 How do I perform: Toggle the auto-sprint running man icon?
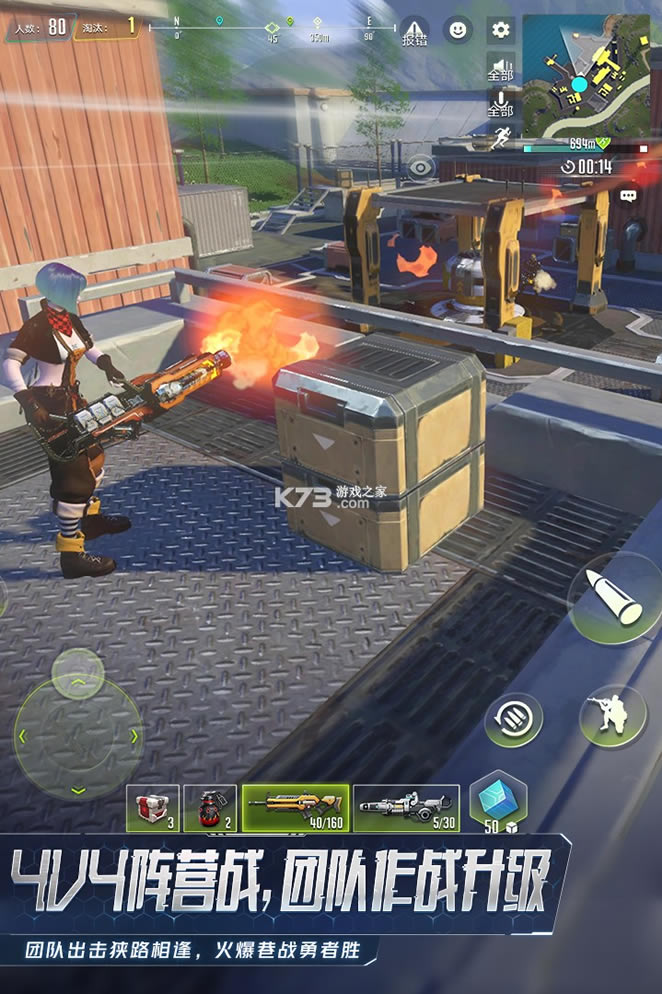[500, 138]
